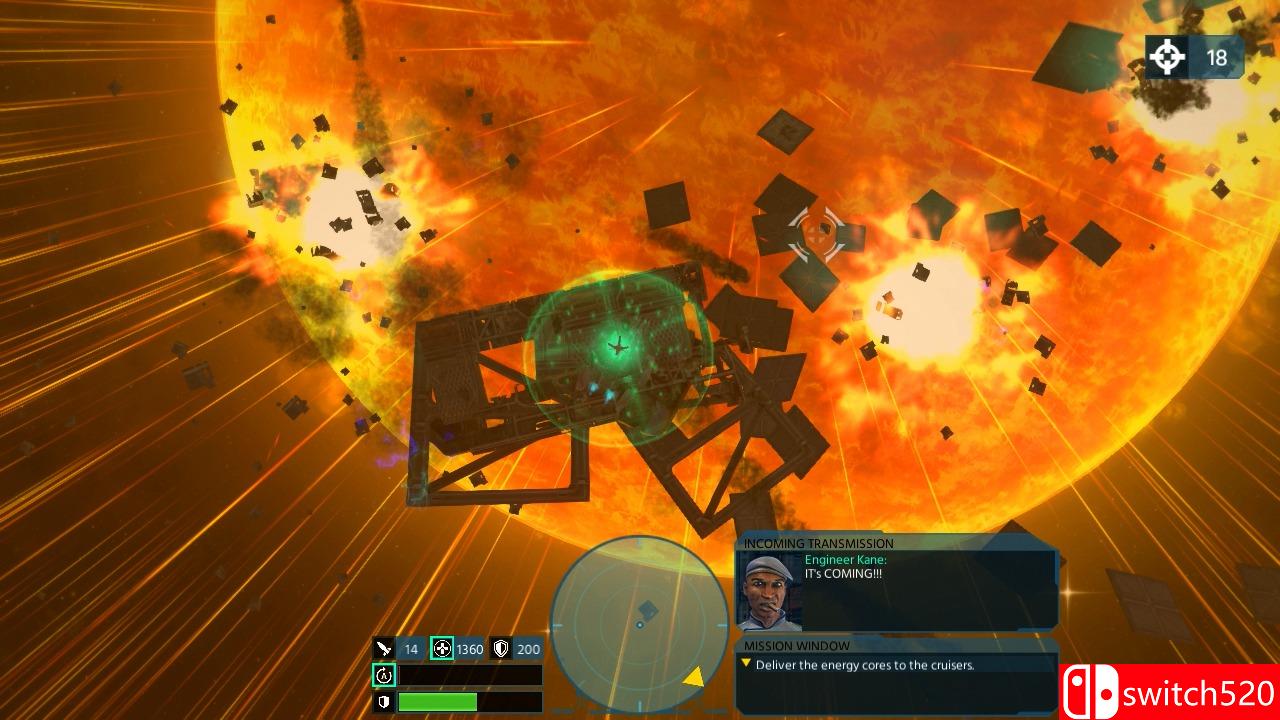
Task: Click Engineer Kane's transmission portrait
Action: click(x=770, y=591)
